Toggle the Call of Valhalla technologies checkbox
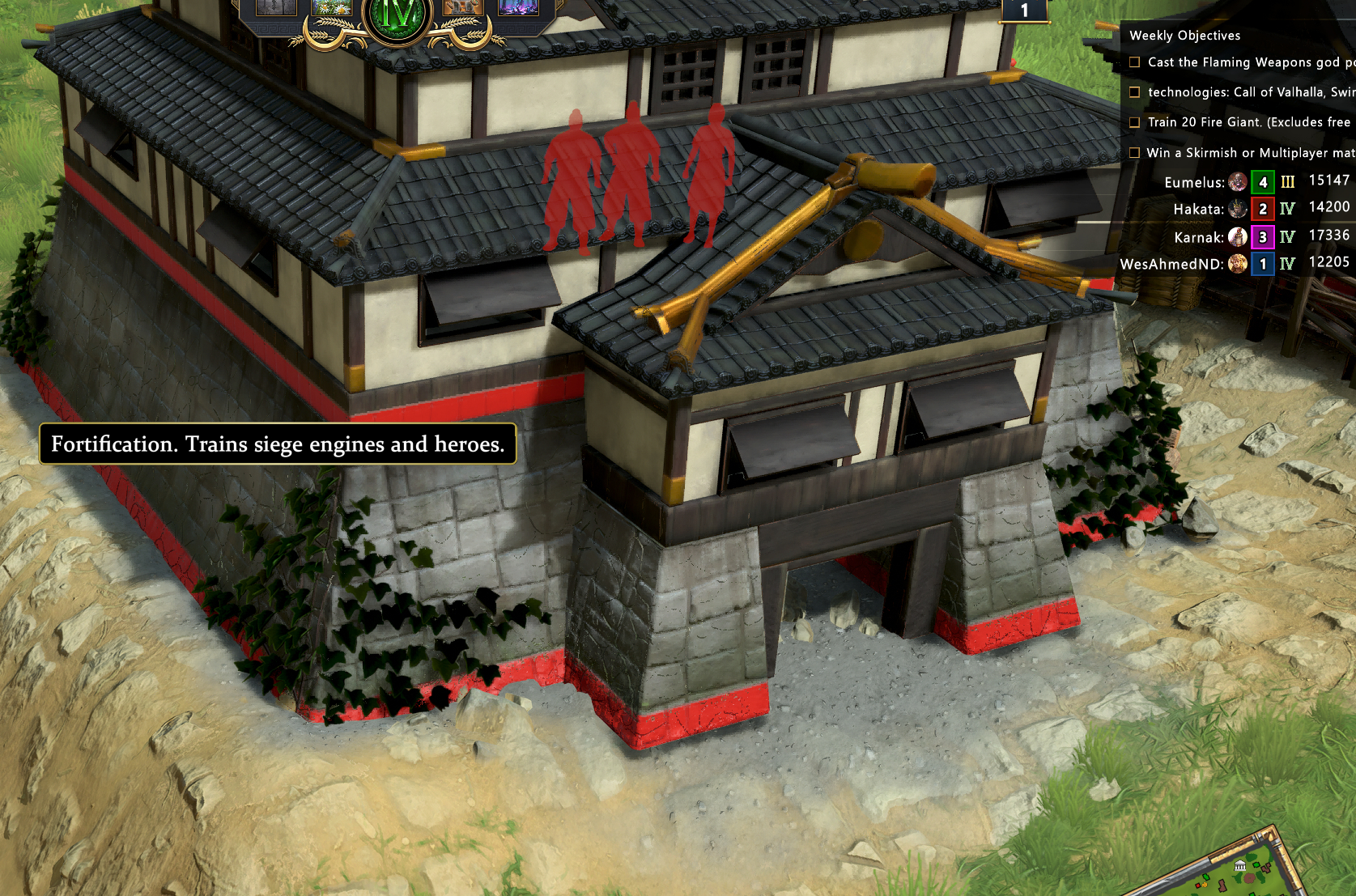1356x896 pixels. click(1135, 92)
